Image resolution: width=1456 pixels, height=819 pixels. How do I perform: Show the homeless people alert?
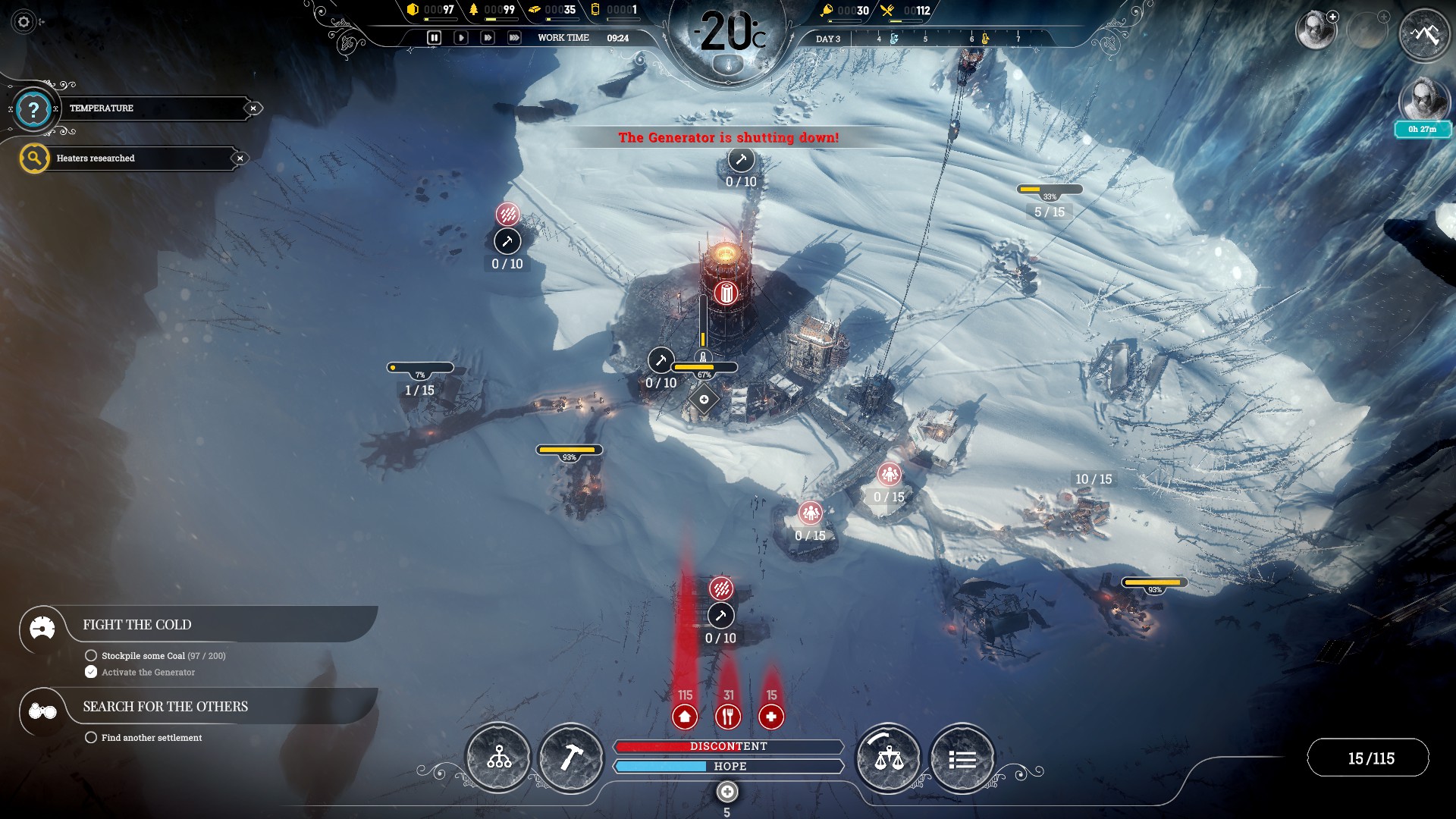click(685, 716)
